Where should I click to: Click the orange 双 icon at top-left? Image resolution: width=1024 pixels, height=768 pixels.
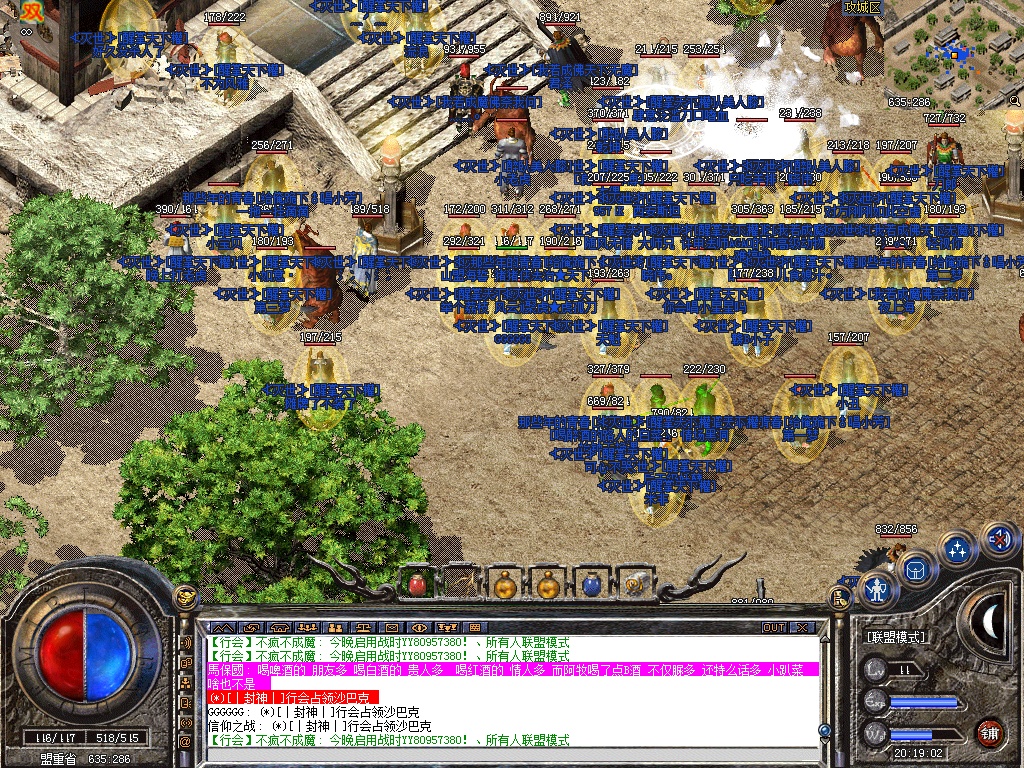pos(34,11)
